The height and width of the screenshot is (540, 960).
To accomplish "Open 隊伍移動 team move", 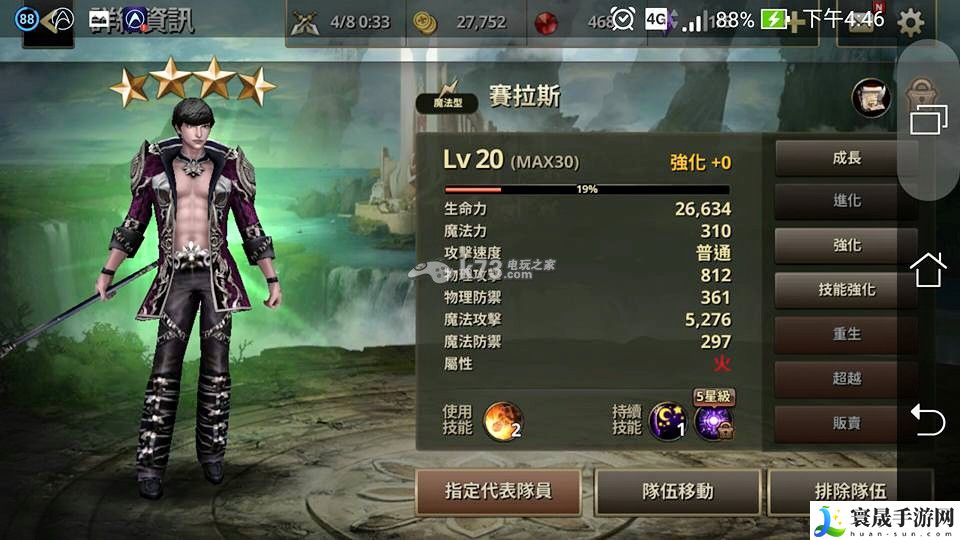I will [677, 491].
